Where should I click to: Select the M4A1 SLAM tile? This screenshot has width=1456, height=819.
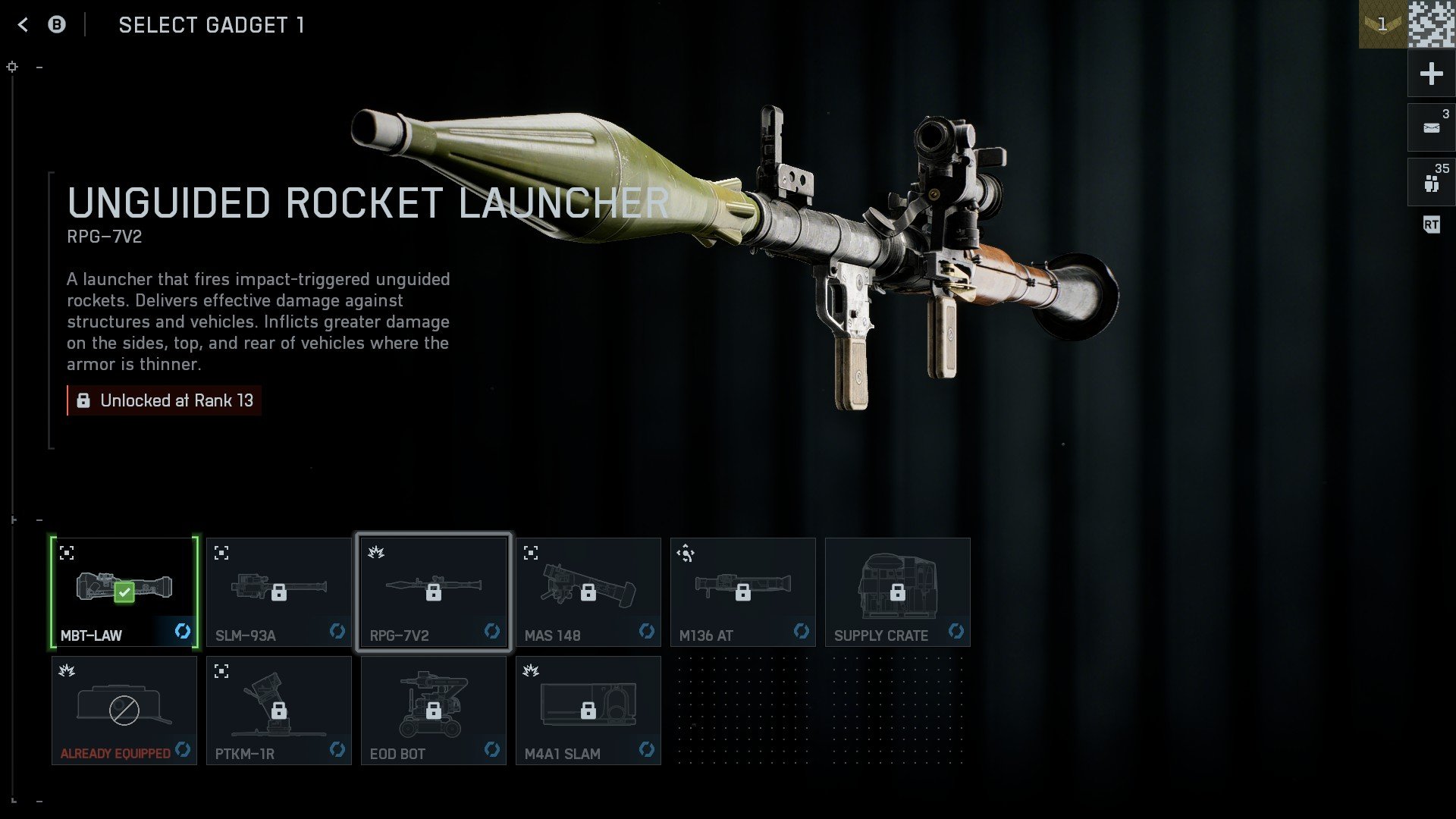pos(588,710)
